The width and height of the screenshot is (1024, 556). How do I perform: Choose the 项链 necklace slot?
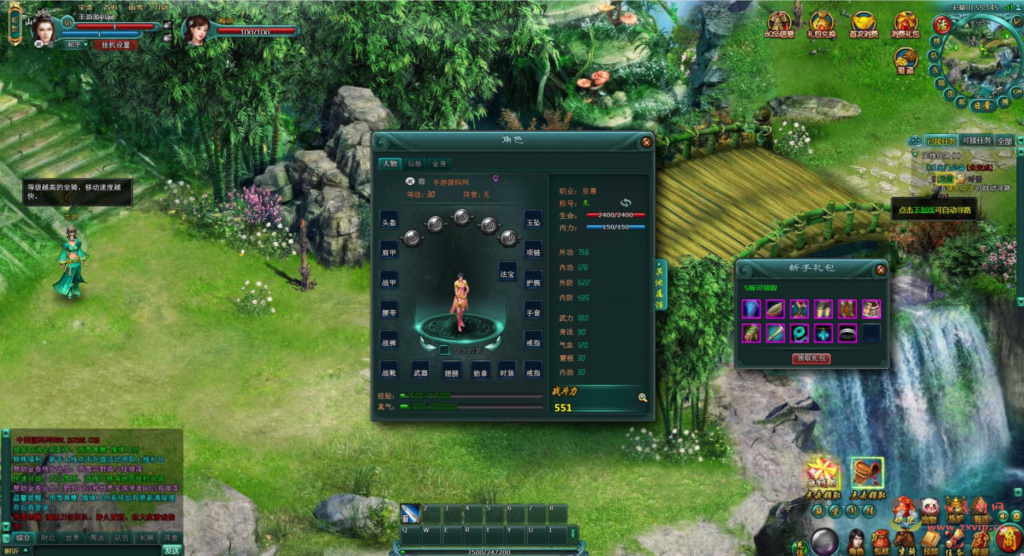(533, 253)
